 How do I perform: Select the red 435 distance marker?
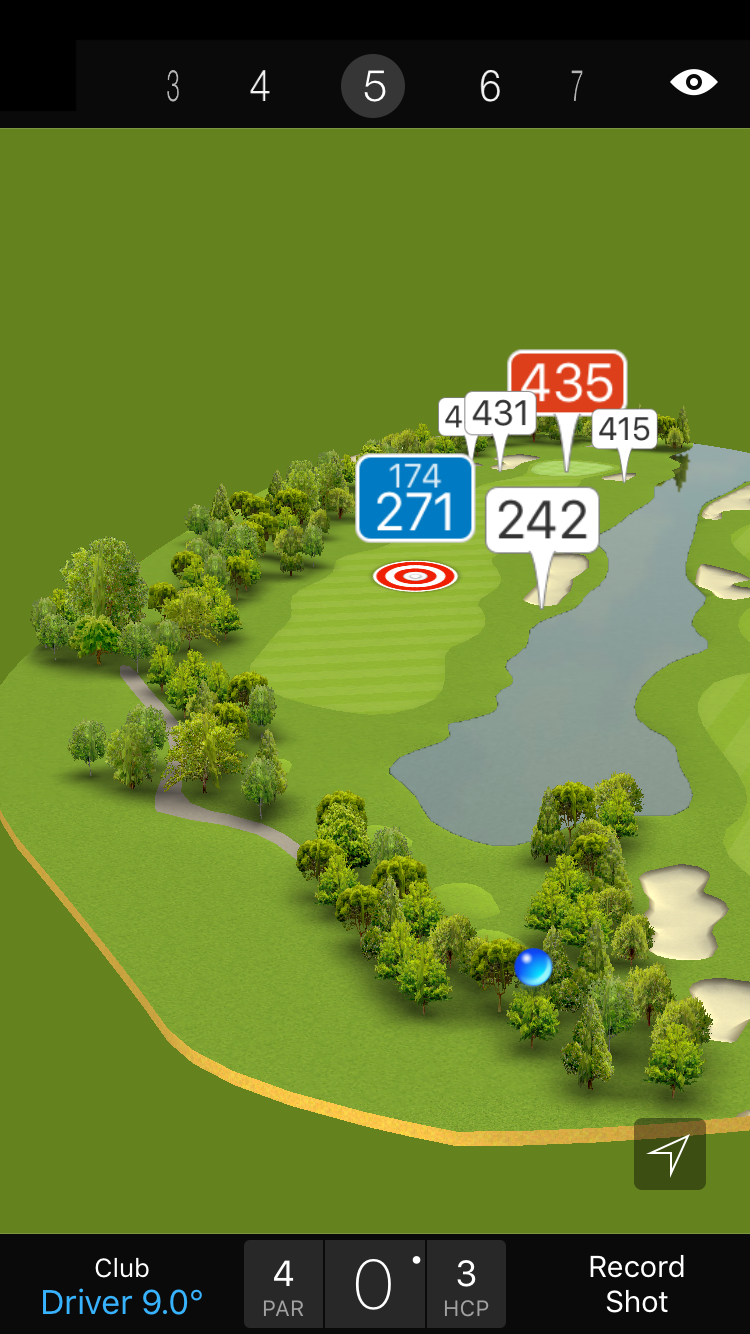pyautogui.click(x=567, y=382)
